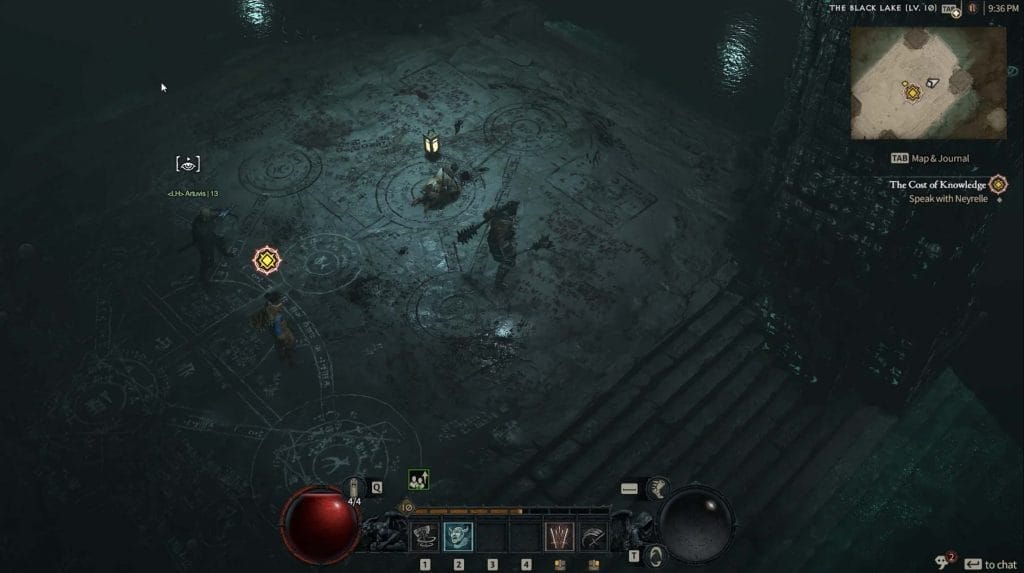Click the quest marker on the minimap
Screen dimensions: 1024x573
click(912, 92)
